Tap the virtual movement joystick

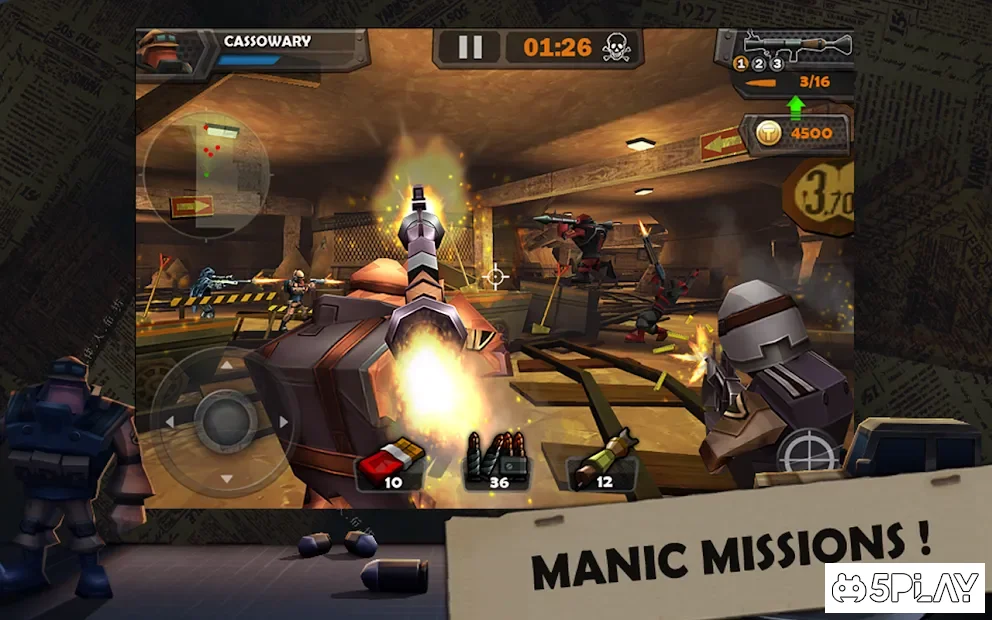coord(222,421)
